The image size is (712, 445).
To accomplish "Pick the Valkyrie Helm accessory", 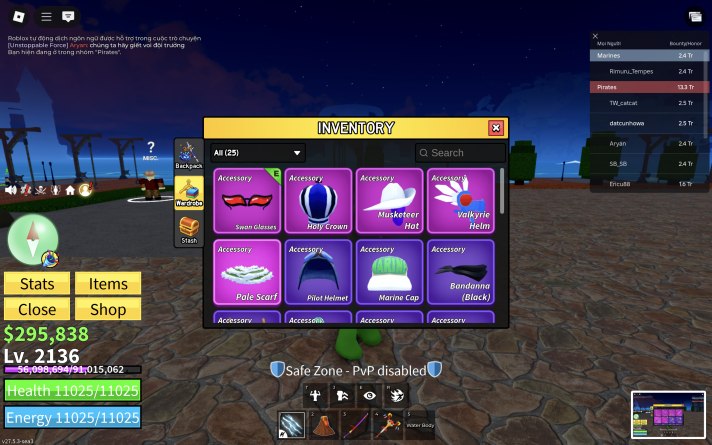I will coord(460,201).
